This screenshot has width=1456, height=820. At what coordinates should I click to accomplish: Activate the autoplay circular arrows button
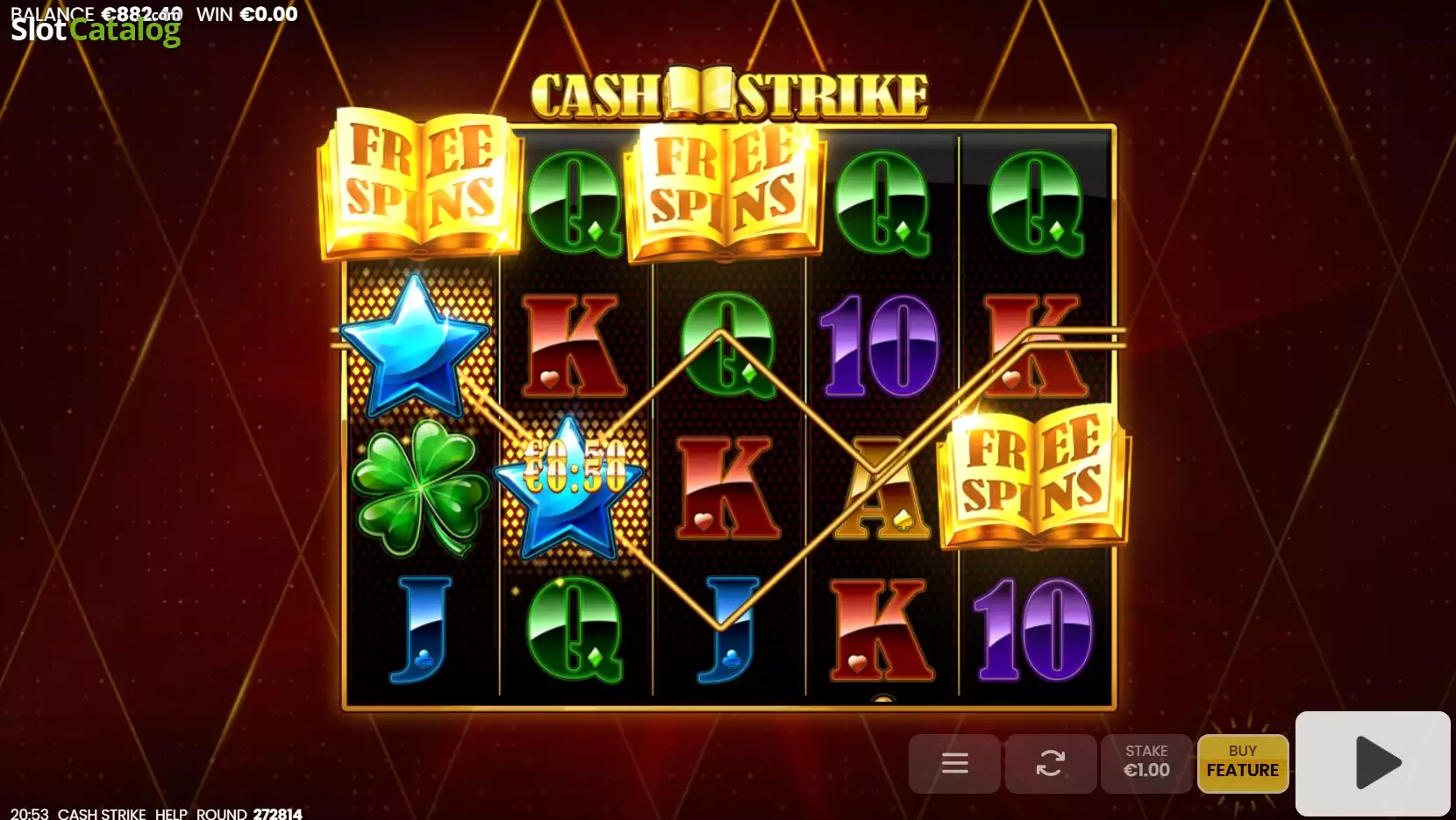point(1050,763)
